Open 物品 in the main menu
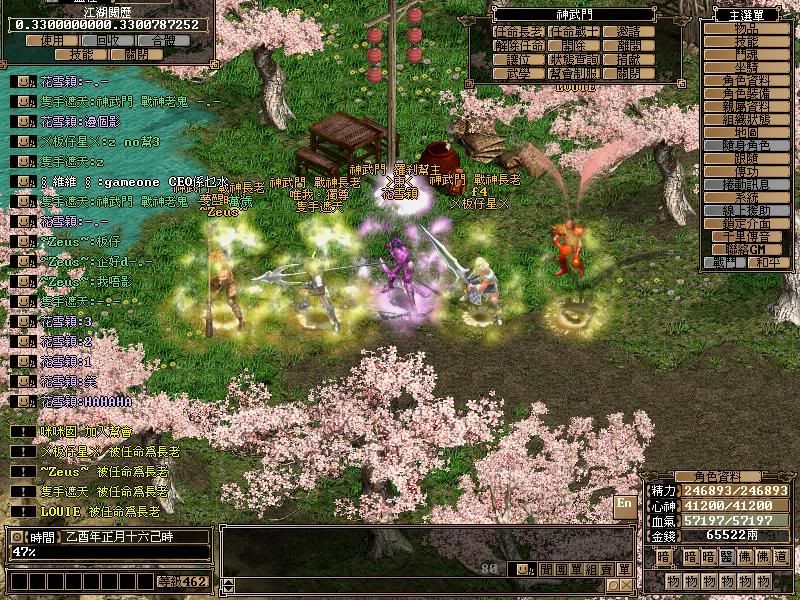800x600 pixels. tap(746, 28)
